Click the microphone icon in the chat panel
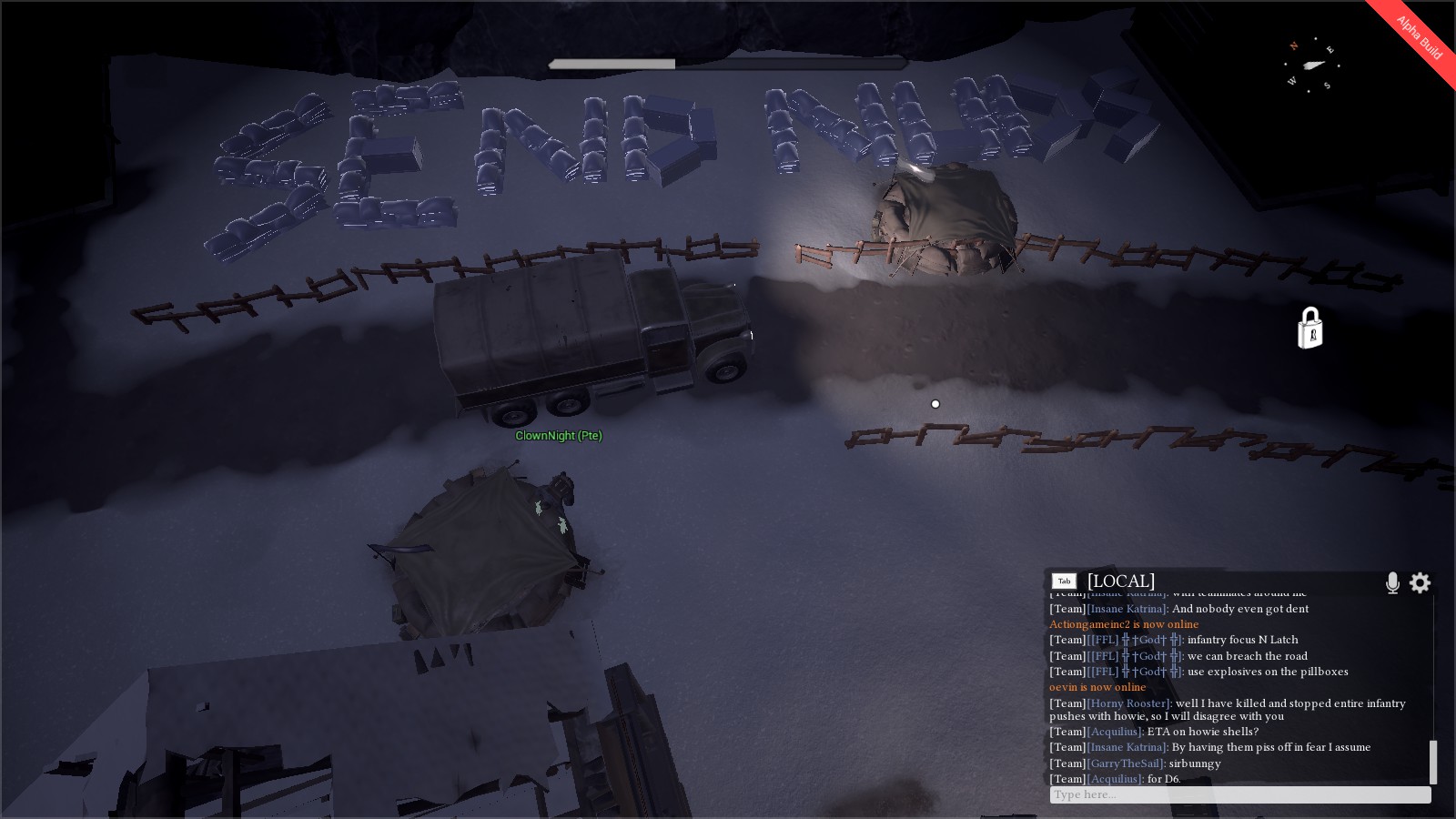Image resolution: width=1456 pixels, height=819 pixels. pos(1392,583)
